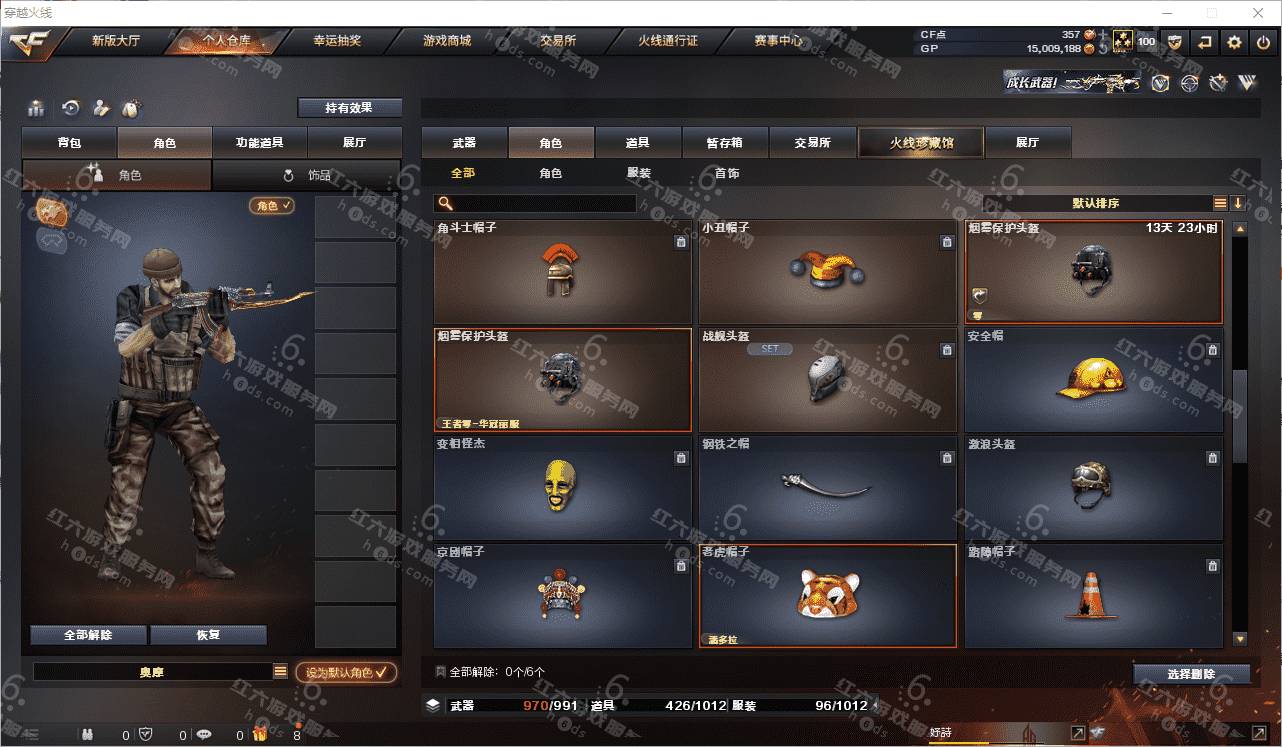Switch to the 武器 inventory tab
The image size is (1282, 747).
(464, 143)
